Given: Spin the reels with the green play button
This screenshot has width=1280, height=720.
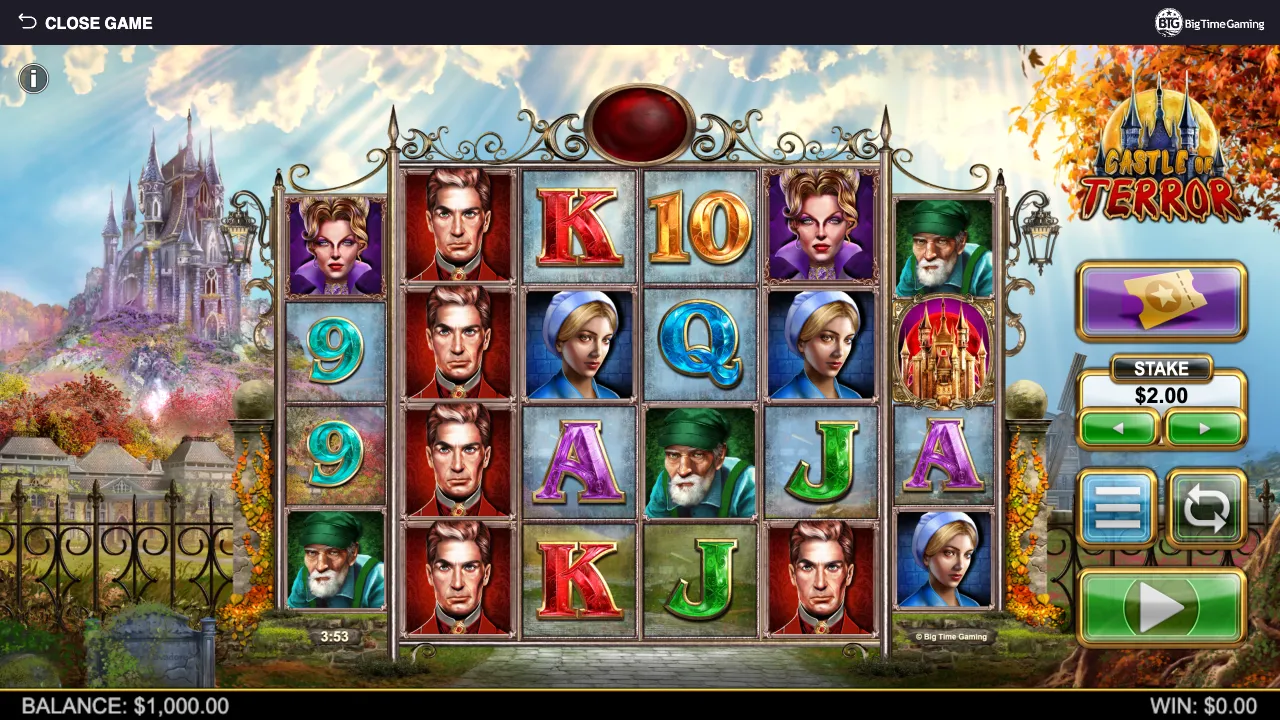Looking at the screenshot, I should click(x=1161, y=606).
